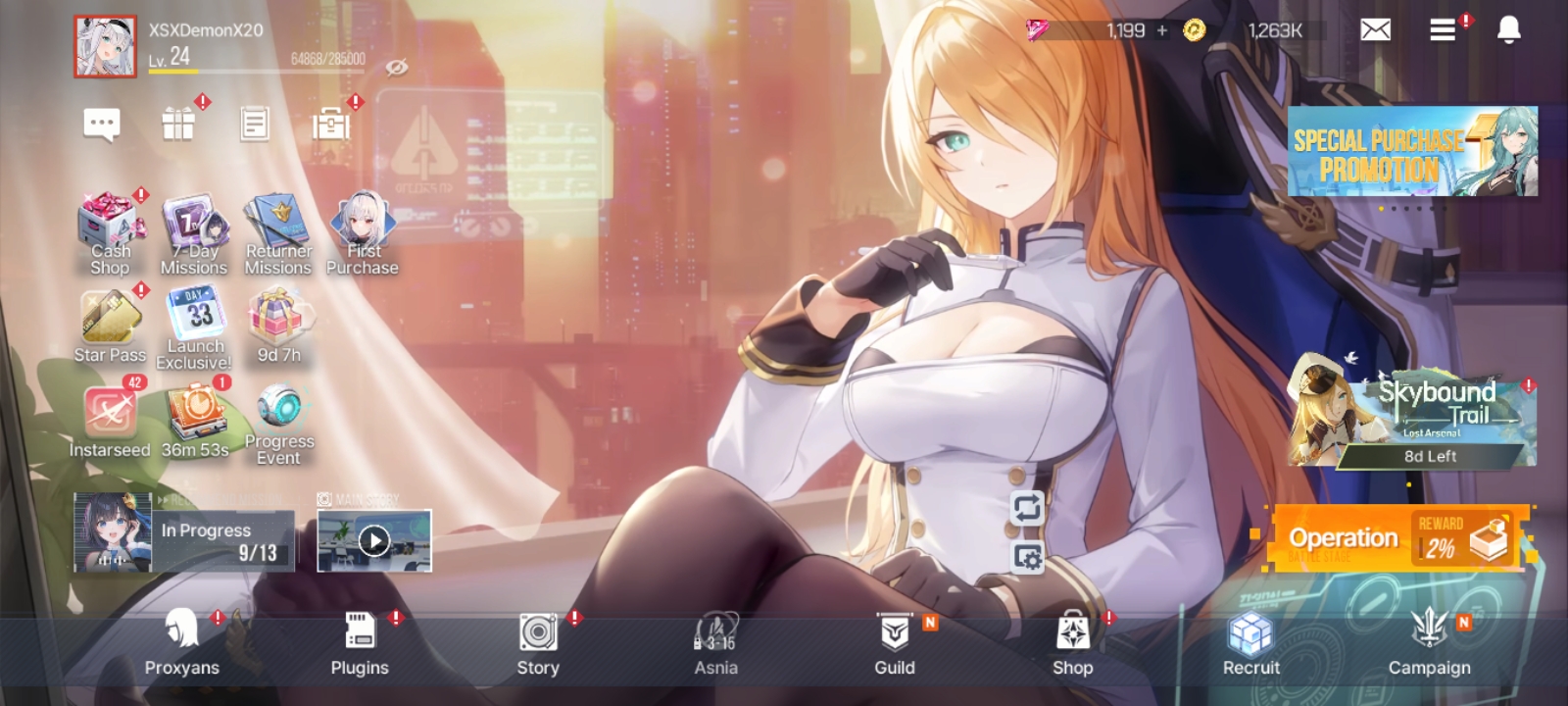Open the Proxyans menu

pyautogui.click(x=182, y=641)
